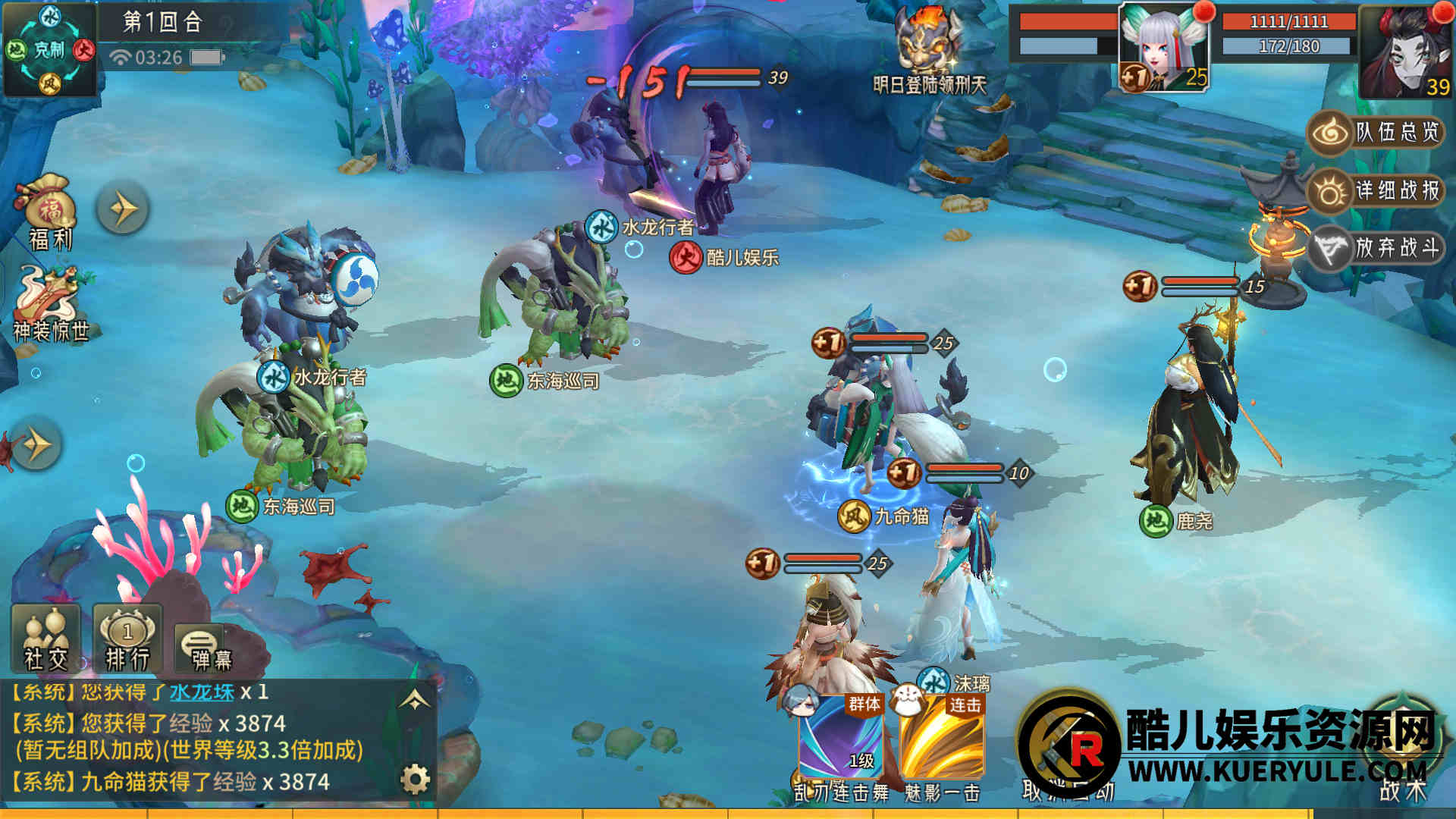Screen dimensions: 1456x819
Task: Open 队伍总览 team overview
Action: click(x=1376, y=133)
